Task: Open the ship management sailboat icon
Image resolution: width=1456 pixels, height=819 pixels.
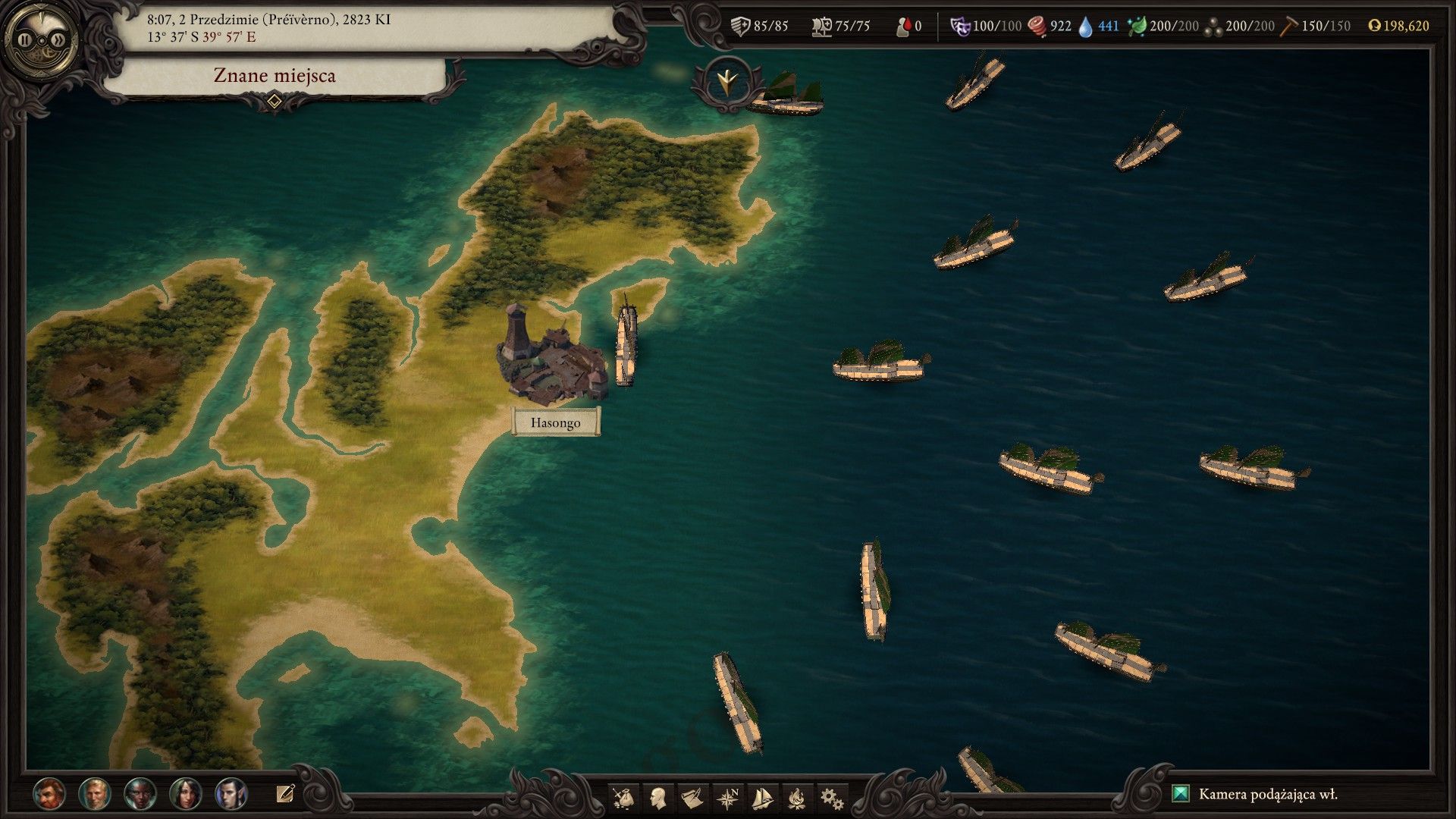Action: pyautogui.click(x=762, y=798)
